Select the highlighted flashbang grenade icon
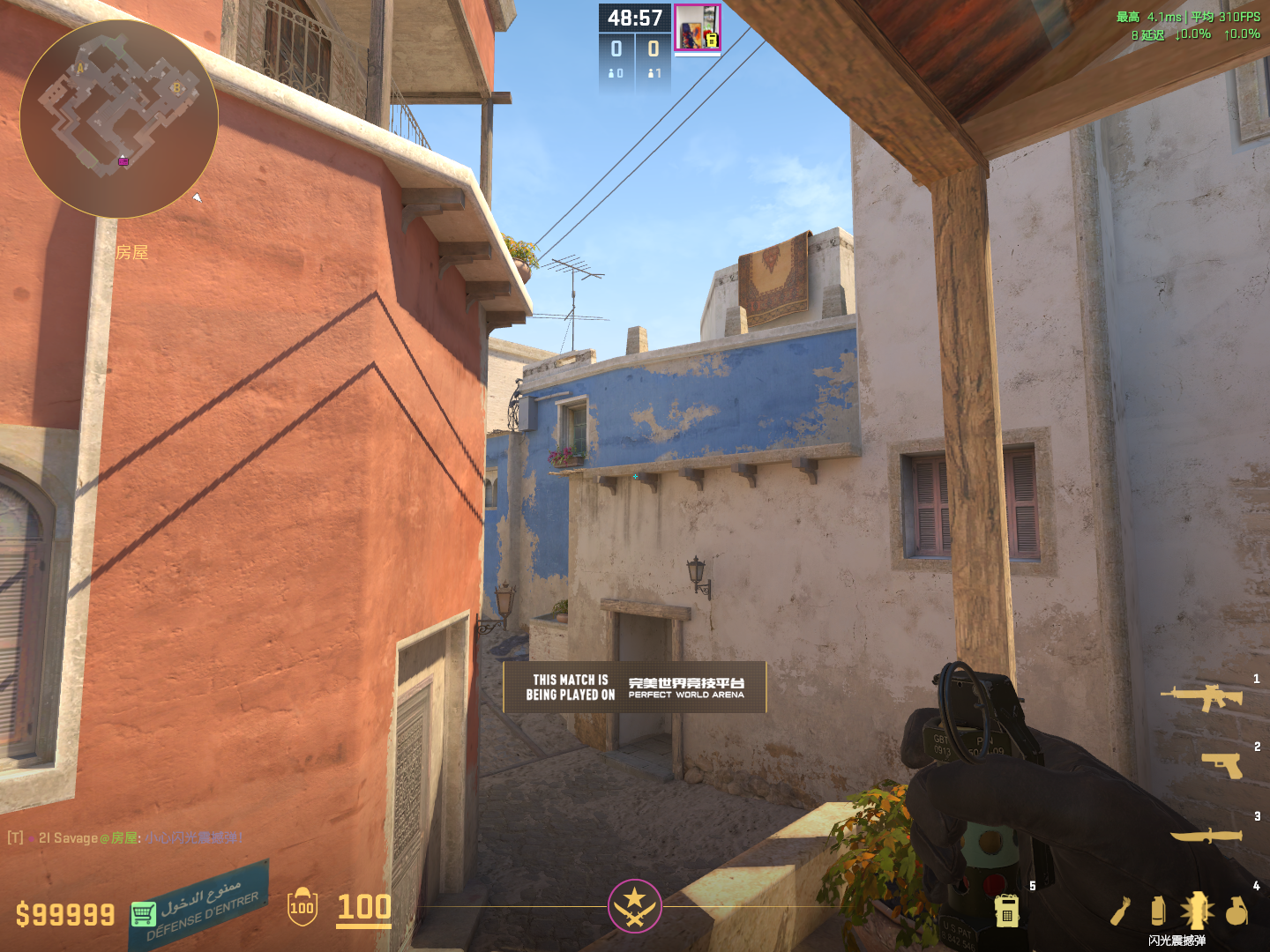Image resolution: width=1270 pixels, height=952 pixels. (1197, 911)
